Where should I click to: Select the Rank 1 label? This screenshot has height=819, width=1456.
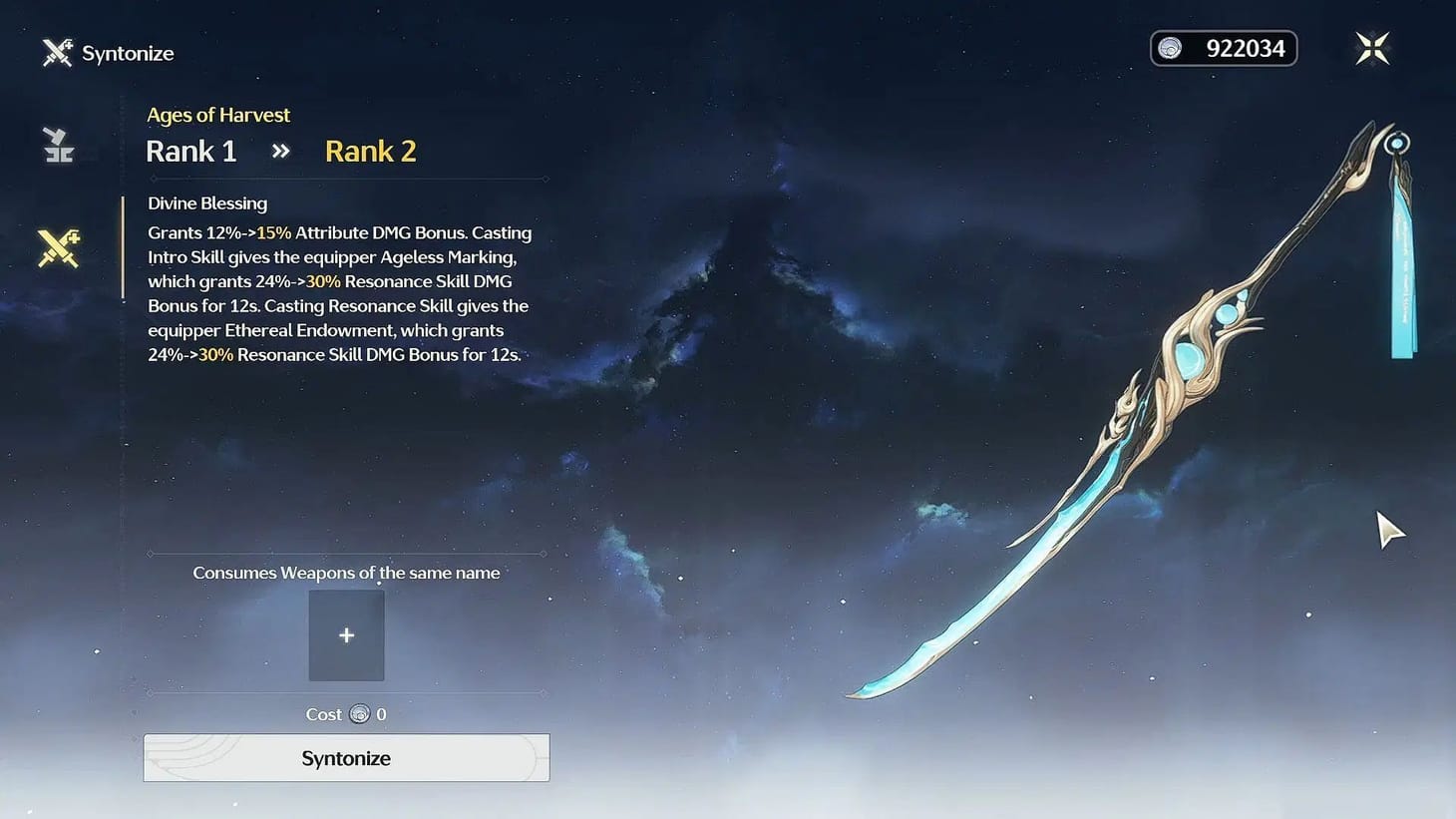pos(190,151)
